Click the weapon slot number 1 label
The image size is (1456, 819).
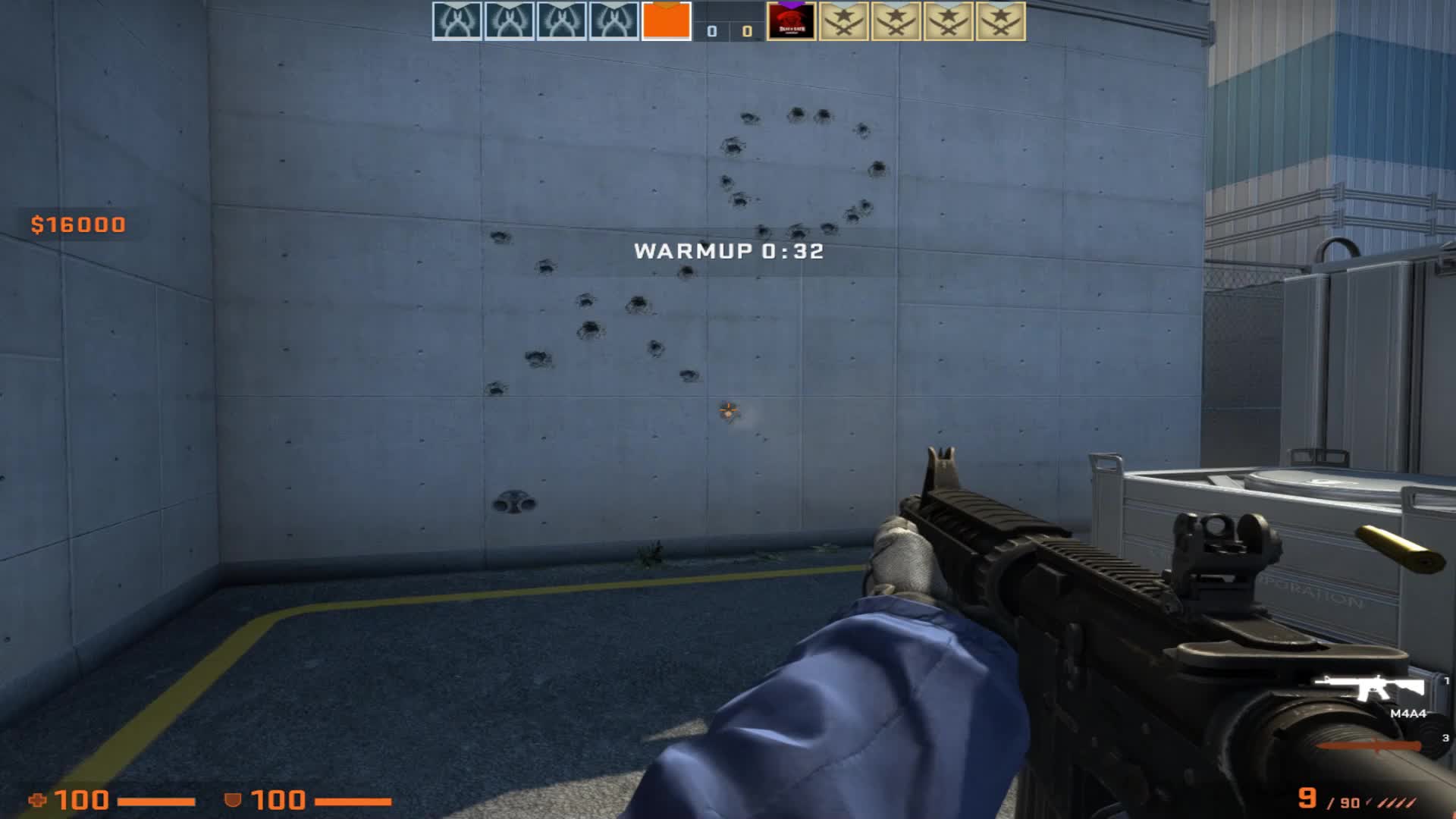pos(1447,681)
